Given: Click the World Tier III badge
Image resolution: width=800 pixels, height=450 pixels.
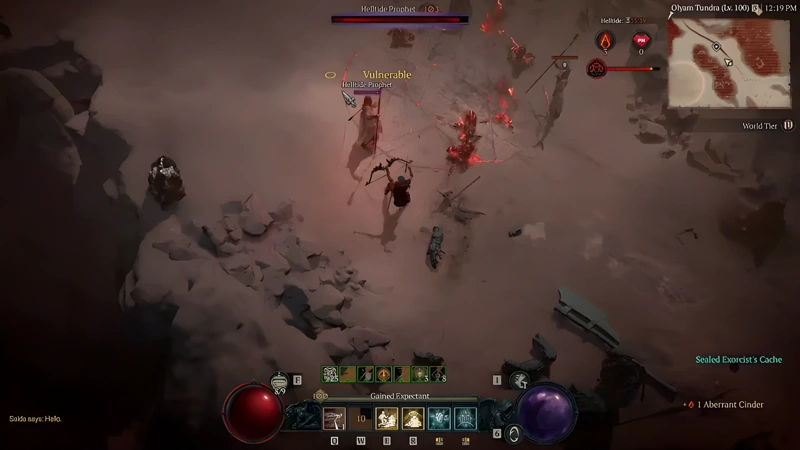Looking at the screenshot, I should tap(787, 126).
